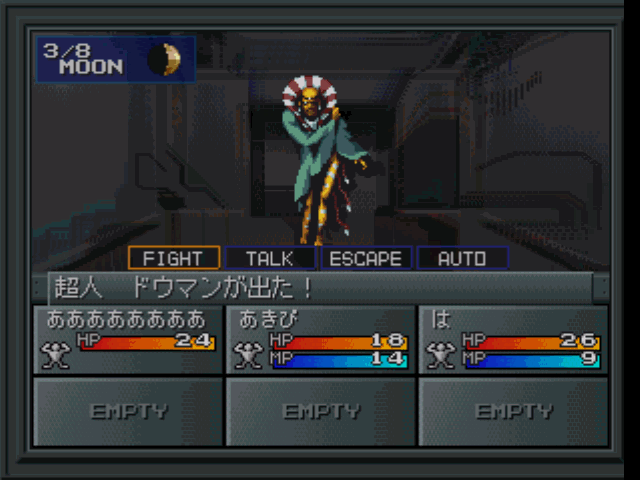Image resolution: width=640 pixels, height=480 pixels.
Task: Select the FIGHT command
Action: (174, 258)
